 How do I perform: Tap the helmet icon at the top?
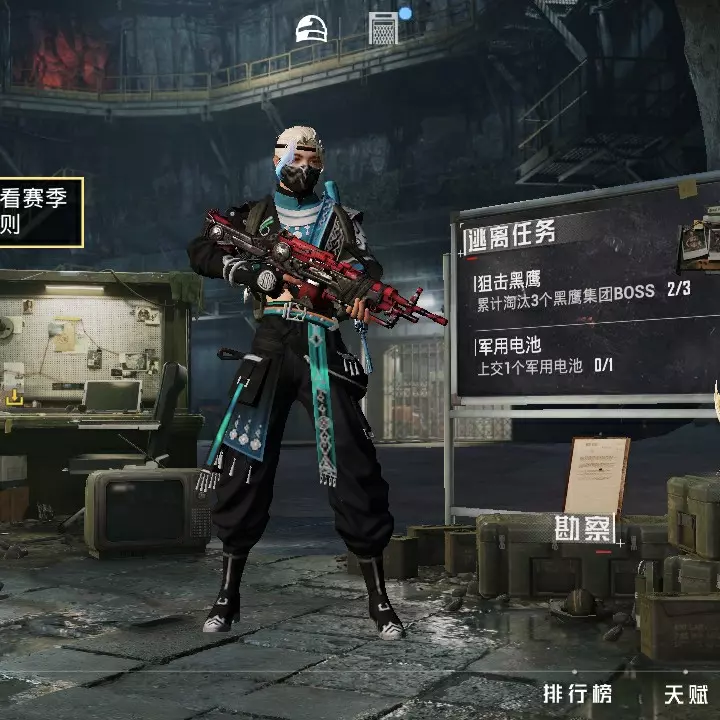tap(311, 29)
